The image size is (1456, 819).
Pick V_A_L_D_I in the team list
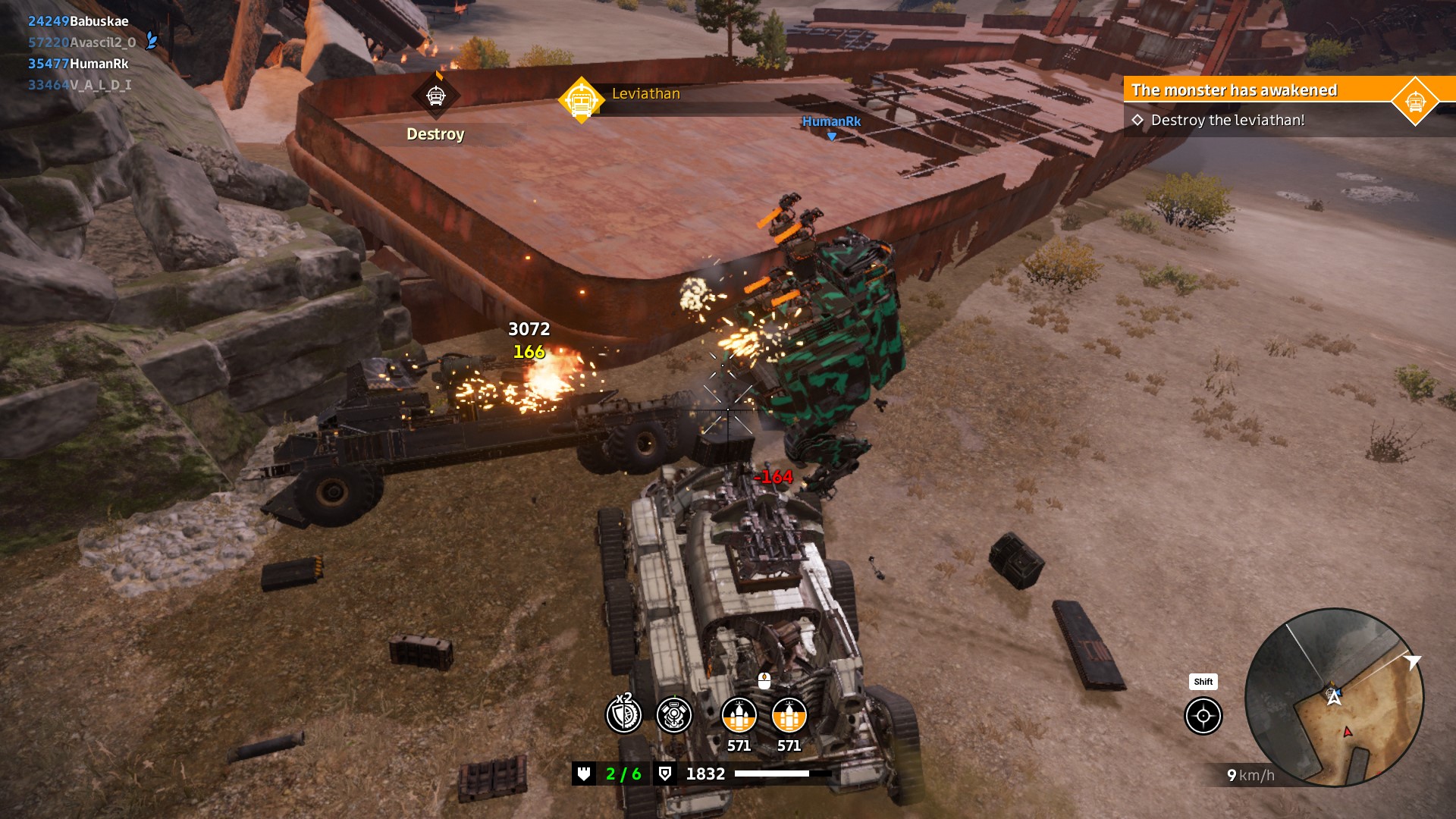click(x=80, y=85)
